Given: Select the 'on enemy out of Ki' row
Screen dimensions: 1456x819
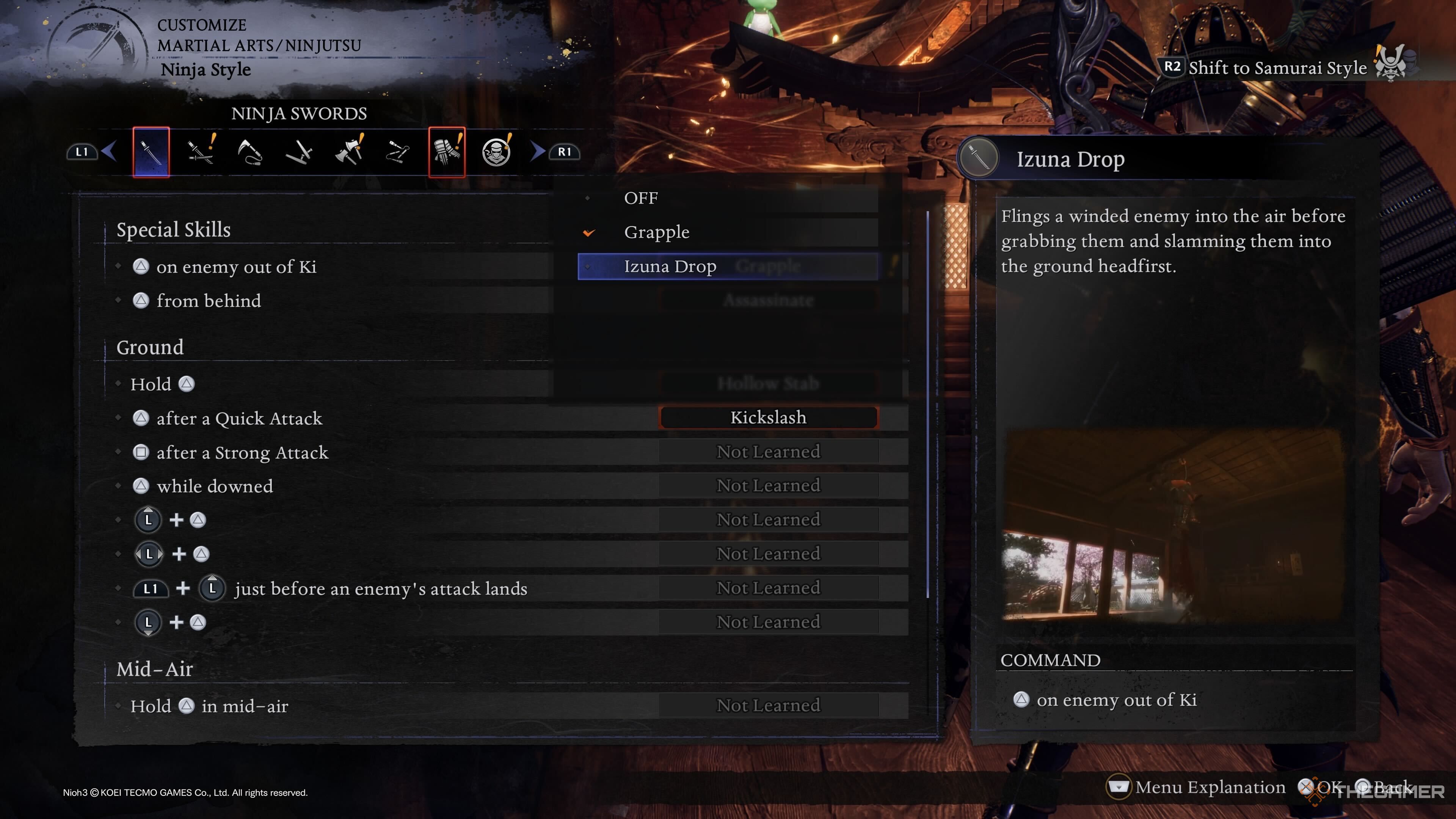Looking at the screenshot, I should [236, 267].
